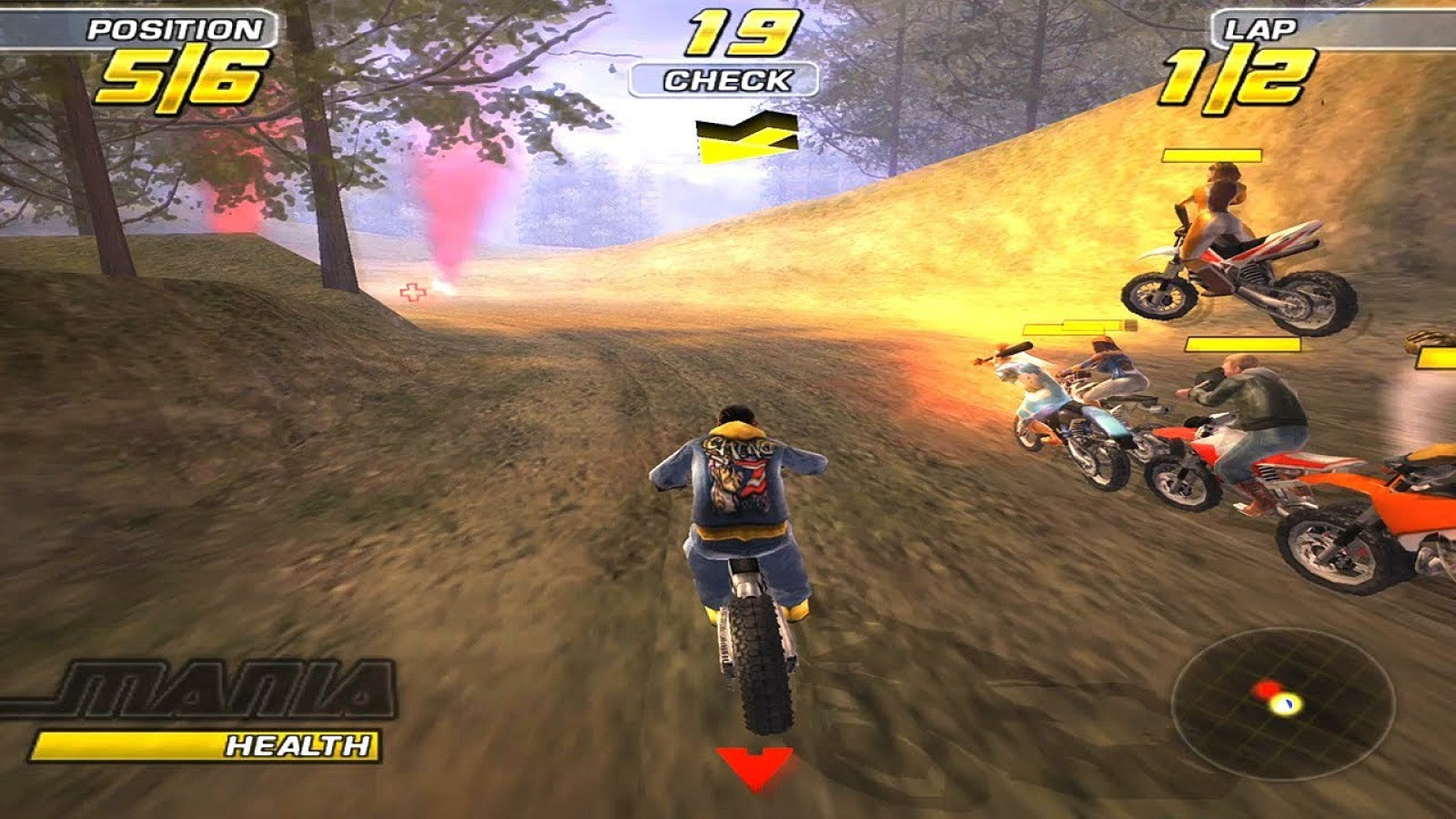Click the bat-wielding rider on blue bike
This screenshot has width=1456, height=819.
[x=1037, y=391]
